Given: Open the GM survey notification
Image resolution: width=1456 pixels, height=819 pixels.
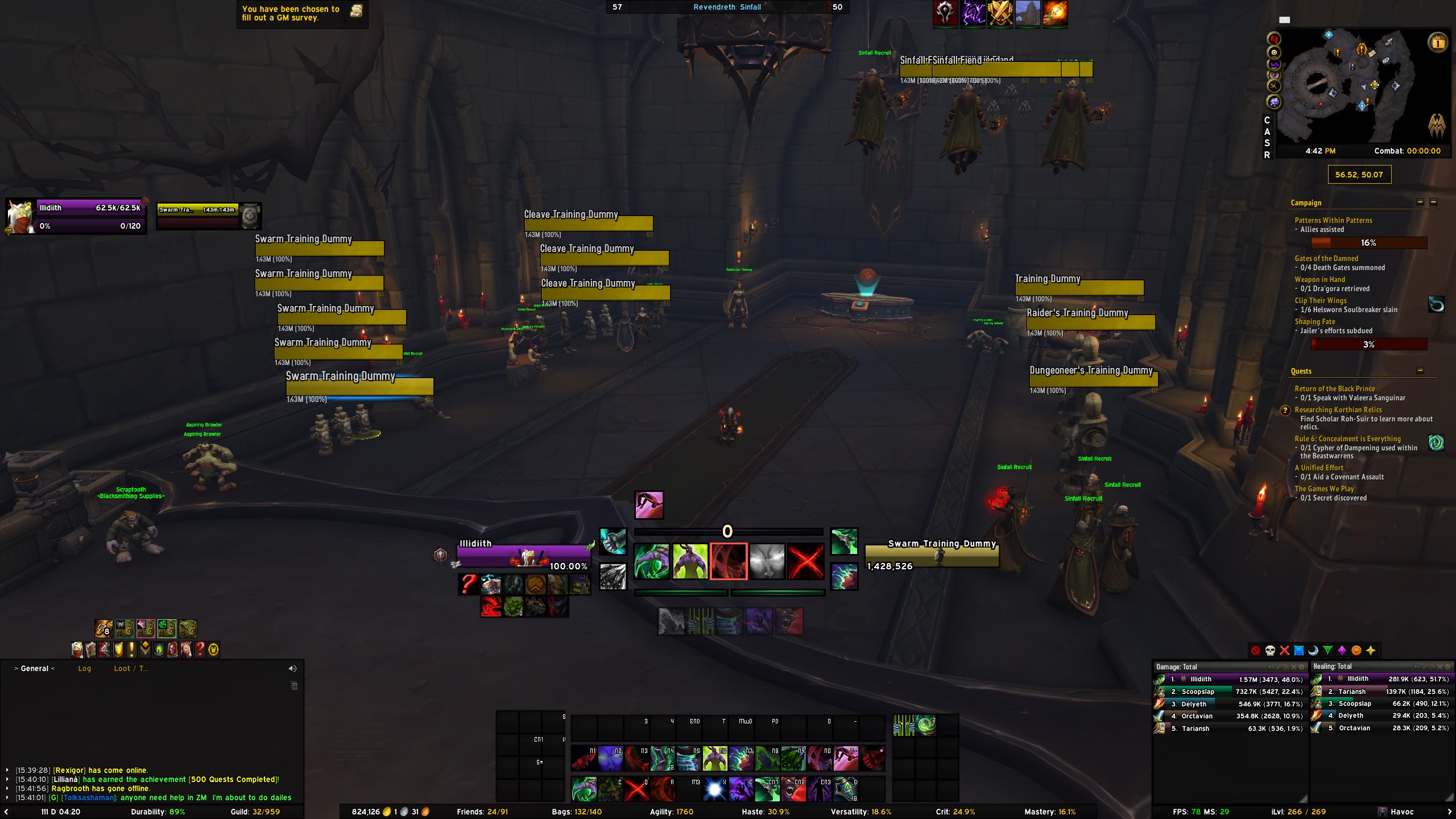Looking at the screenshot, I should pyautogui.click(x=301, y=13).
